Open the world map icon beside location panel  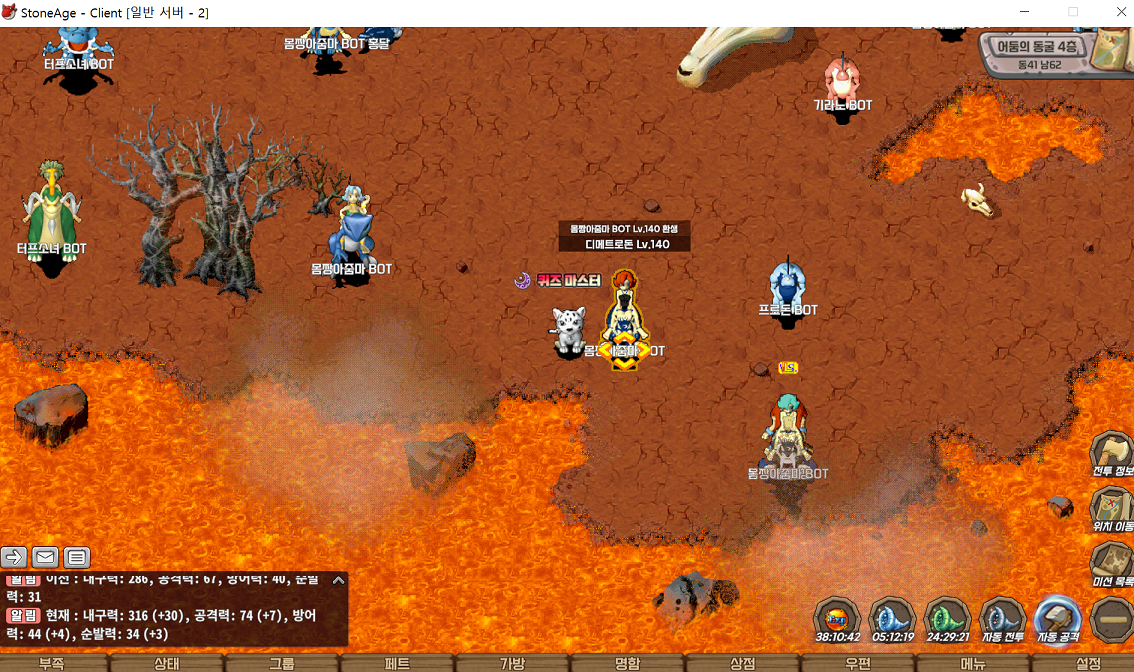(x=1110, y=49)
